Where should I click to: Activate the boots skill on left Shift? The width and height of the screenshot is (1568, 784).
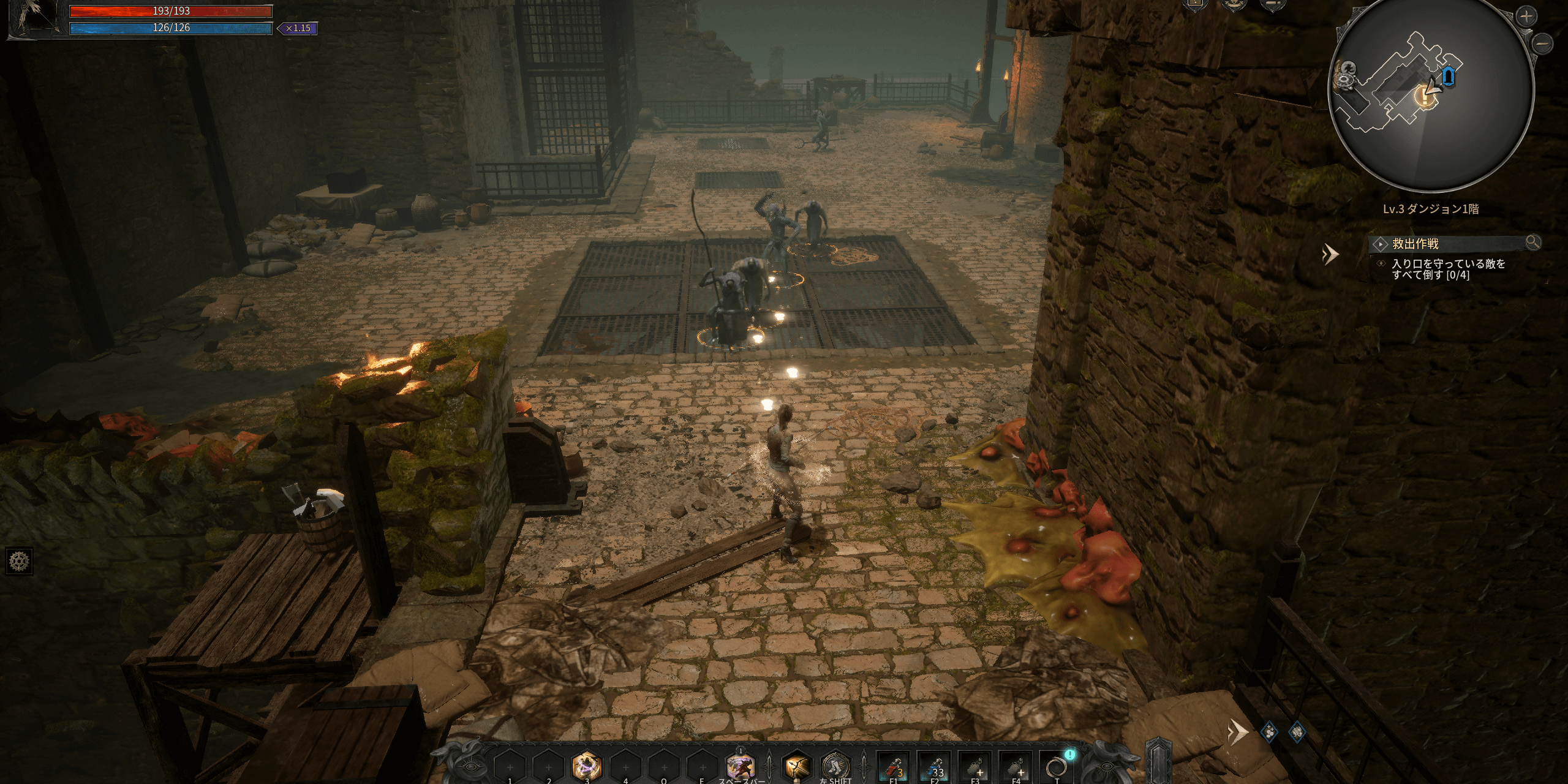coord(836,766)
